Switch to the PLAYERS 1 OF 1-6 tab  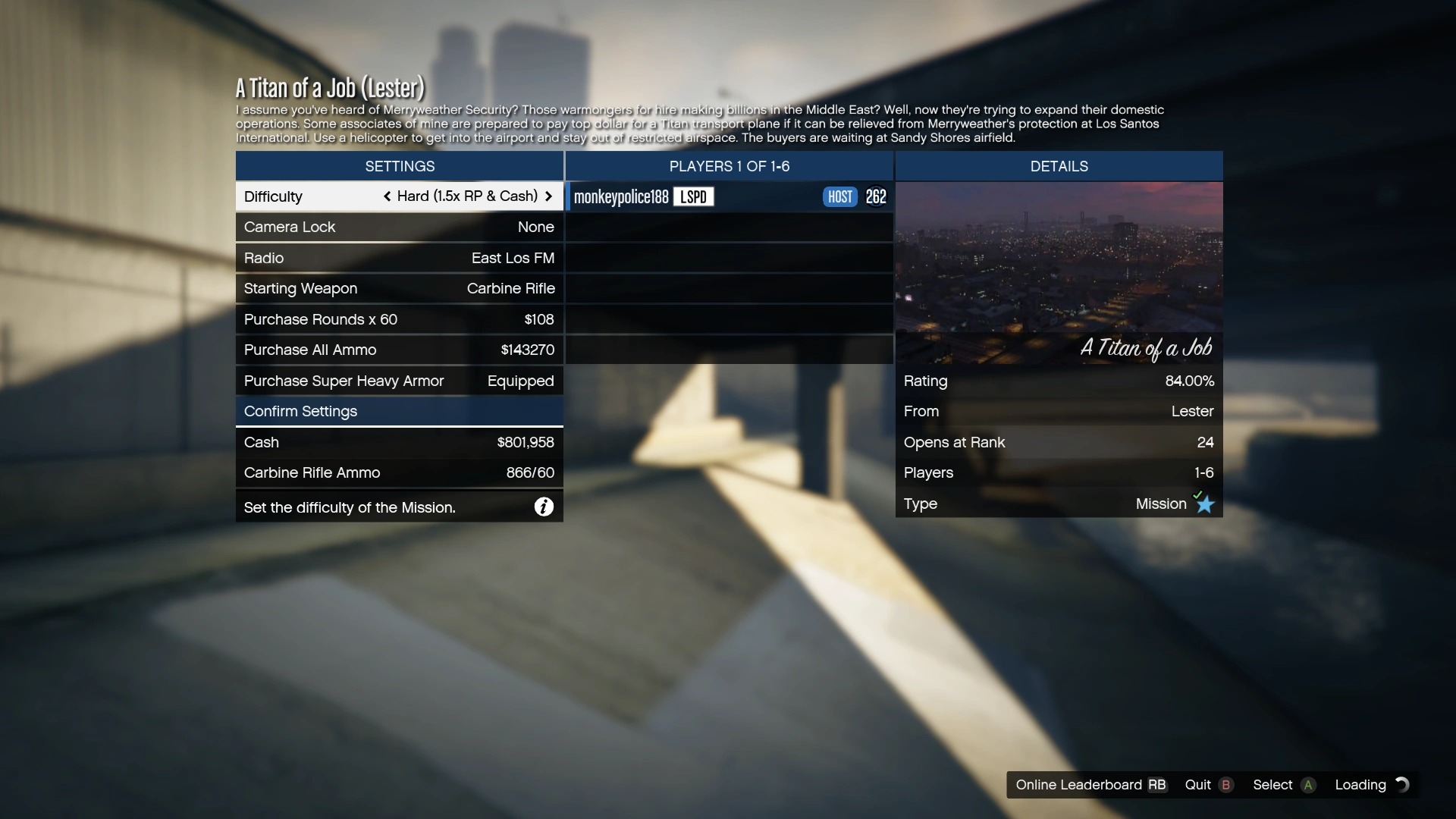[728, 166]
